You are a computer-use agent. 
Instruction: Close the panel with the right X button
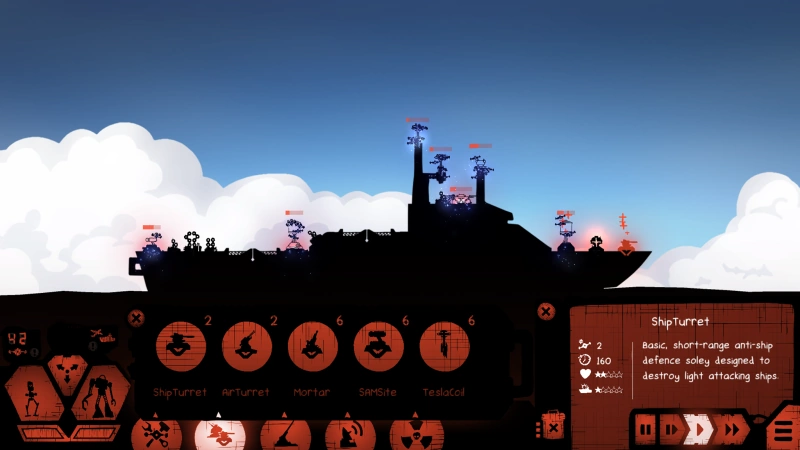[x=545, y=312]
